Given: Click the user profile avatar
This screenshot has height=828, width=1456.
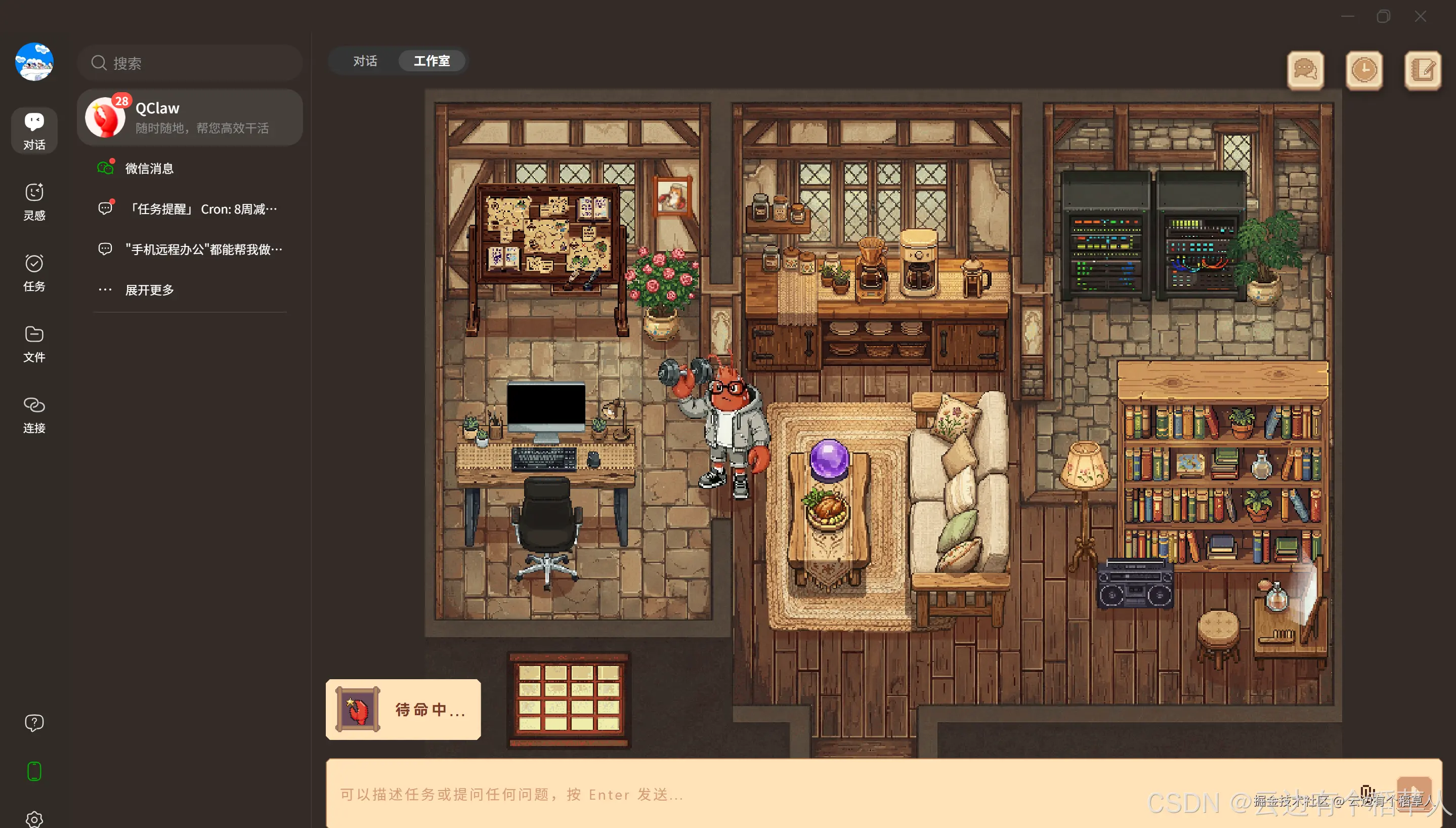Looking at the screenshot, I should (34, 61).
